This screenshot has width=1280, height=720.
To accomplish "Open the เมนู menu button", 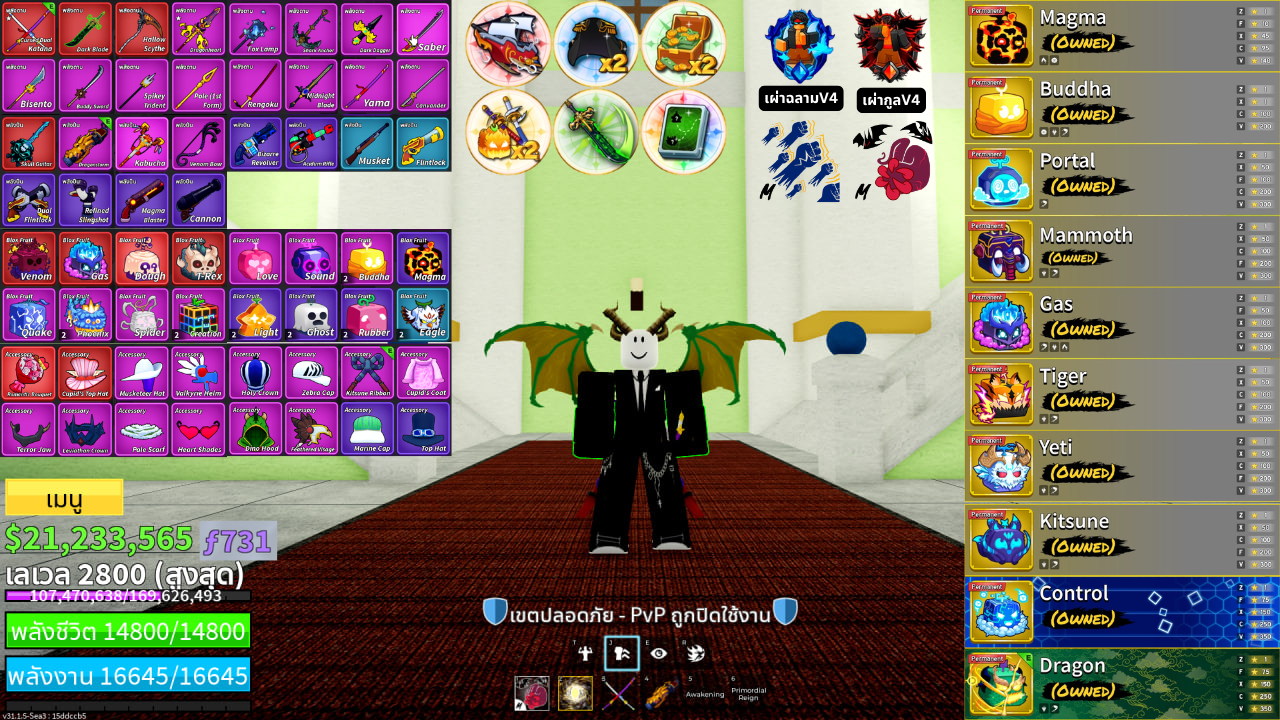I will pos(65,497).
